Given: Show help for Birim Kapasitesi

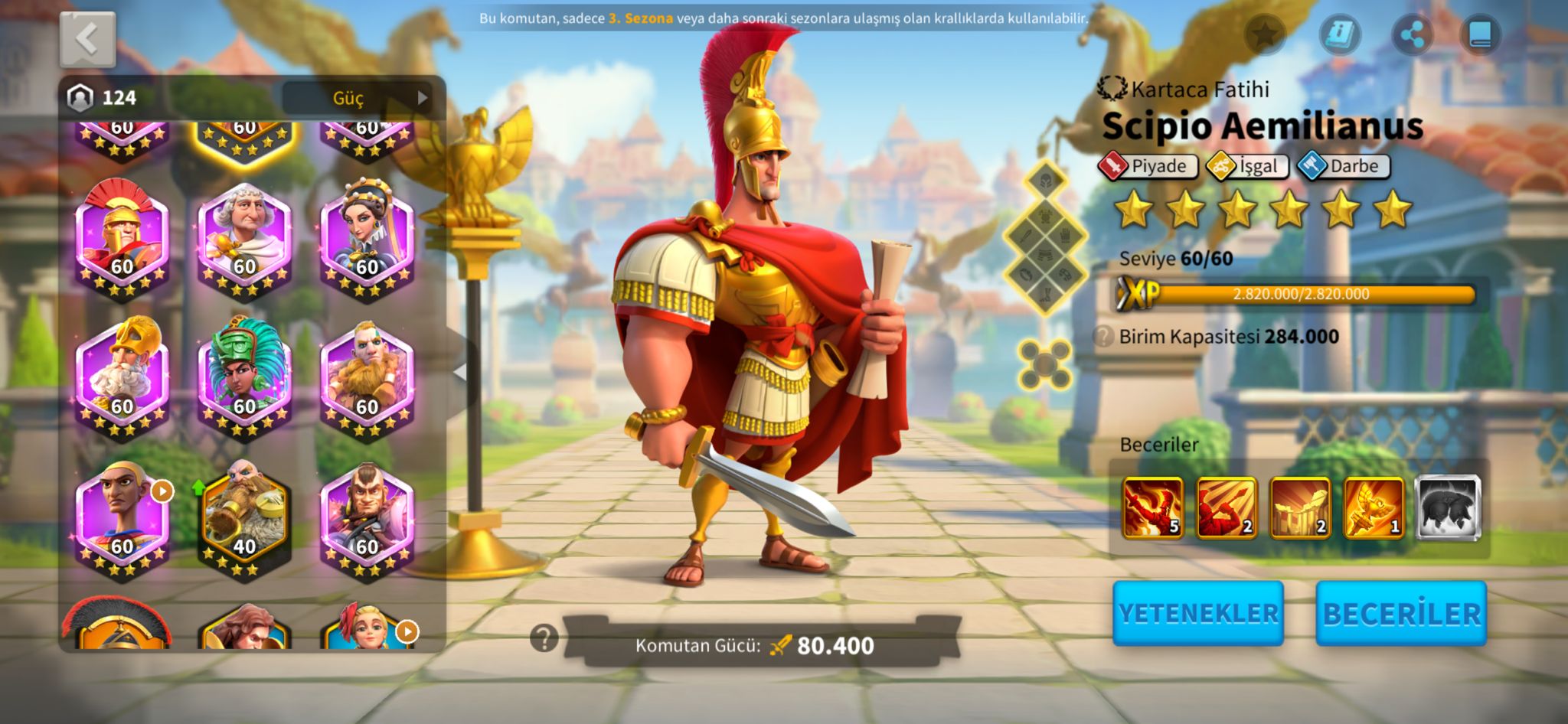Looking at the screenshot, I should [x=1103, y=337].
